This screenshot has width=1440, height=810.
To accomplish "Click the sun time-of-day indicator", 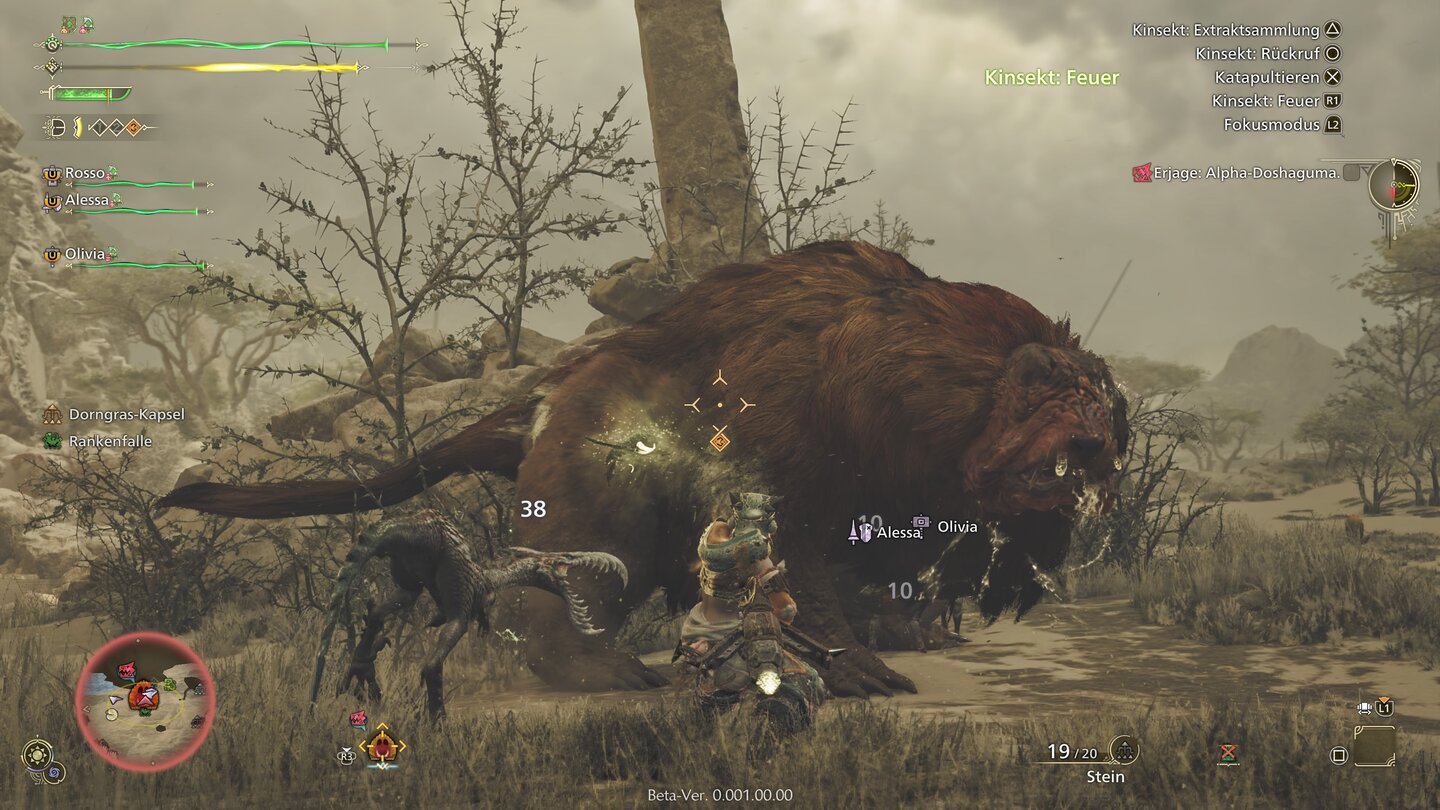I will coord(38,754).
